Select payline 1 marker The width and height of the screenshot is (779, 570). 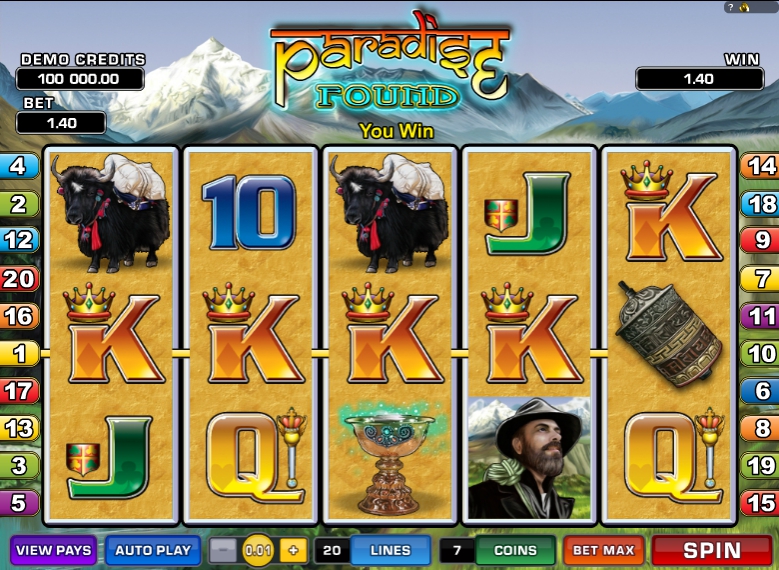[19, 353]
